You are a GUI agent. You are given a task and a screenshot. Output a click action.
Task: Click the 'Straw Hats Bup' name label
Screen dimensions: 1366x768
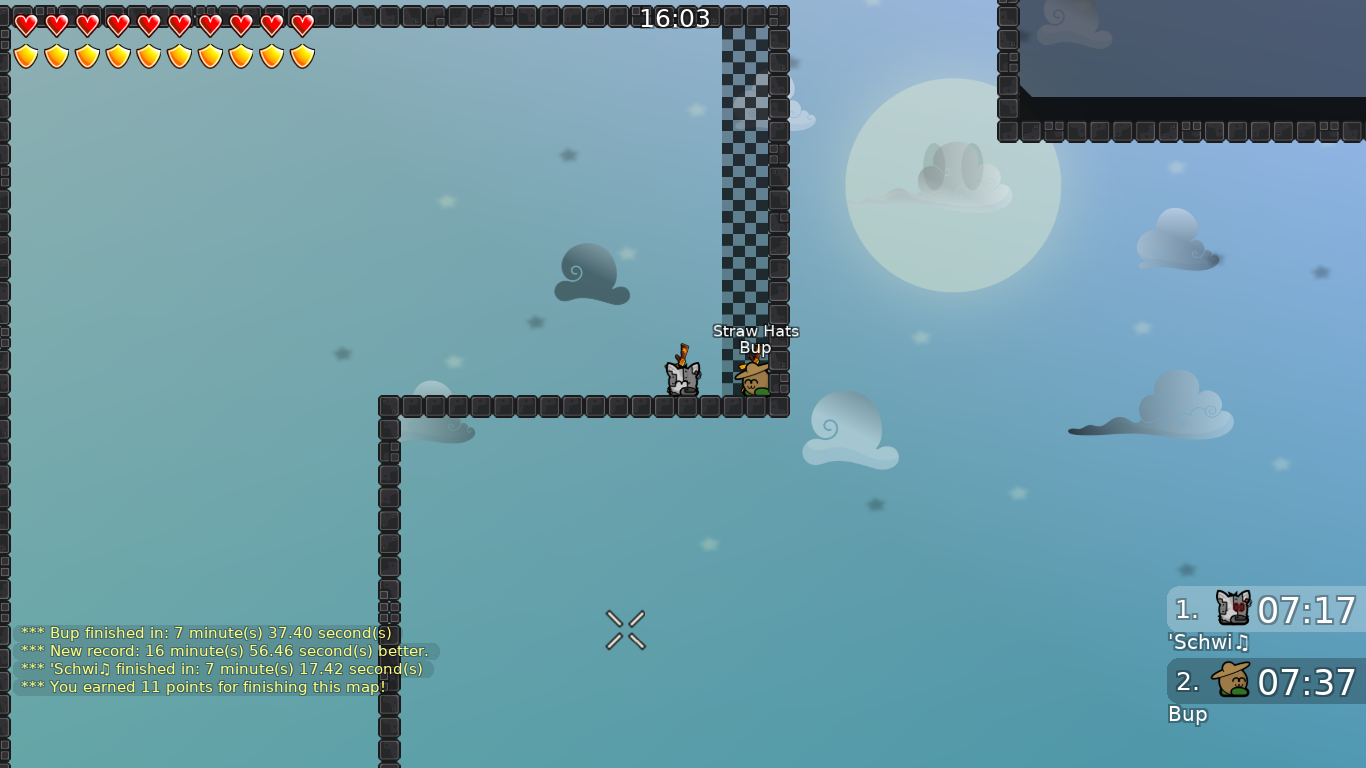755,338
